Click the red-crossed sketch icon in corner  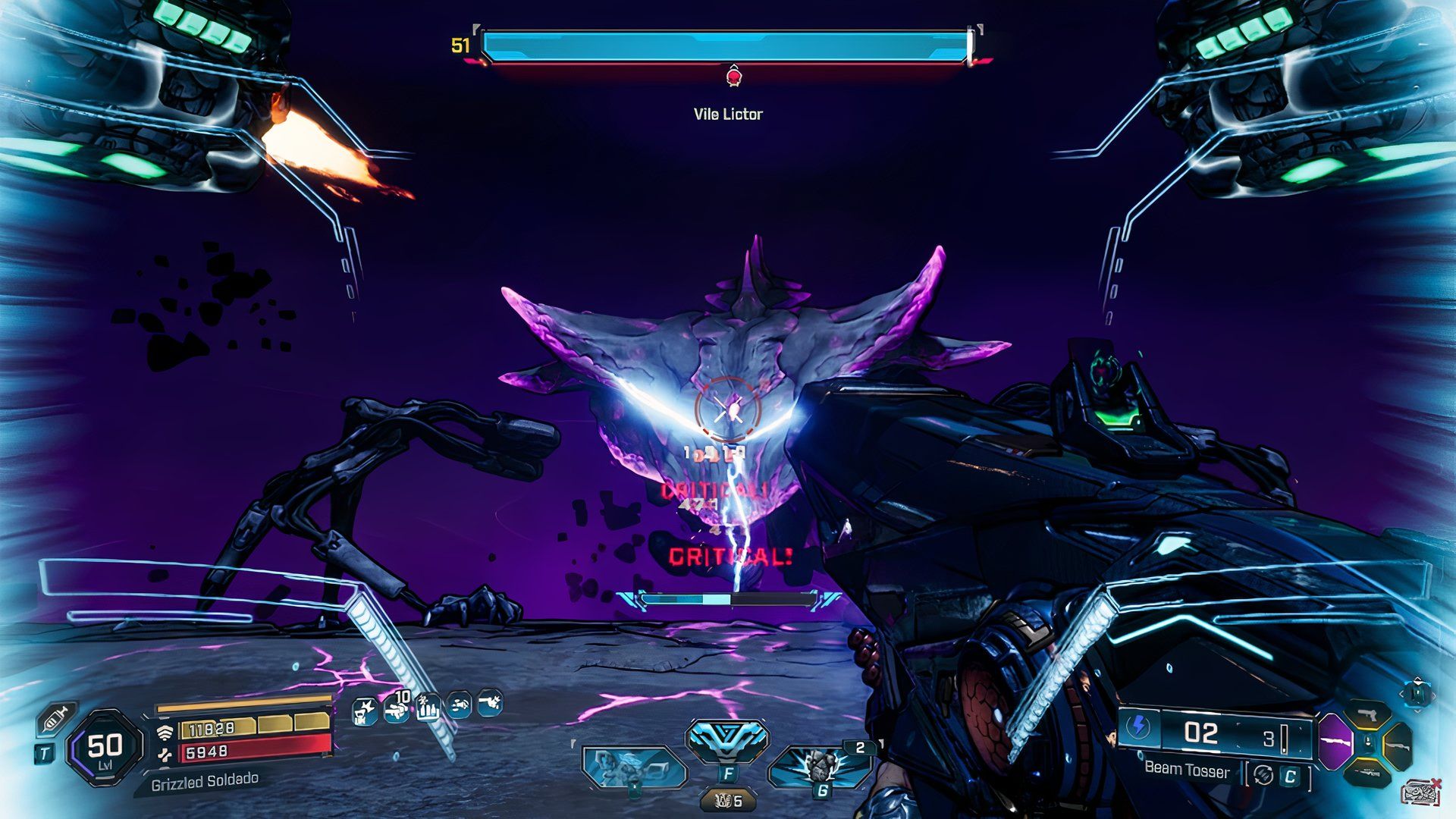point(1420,792)
